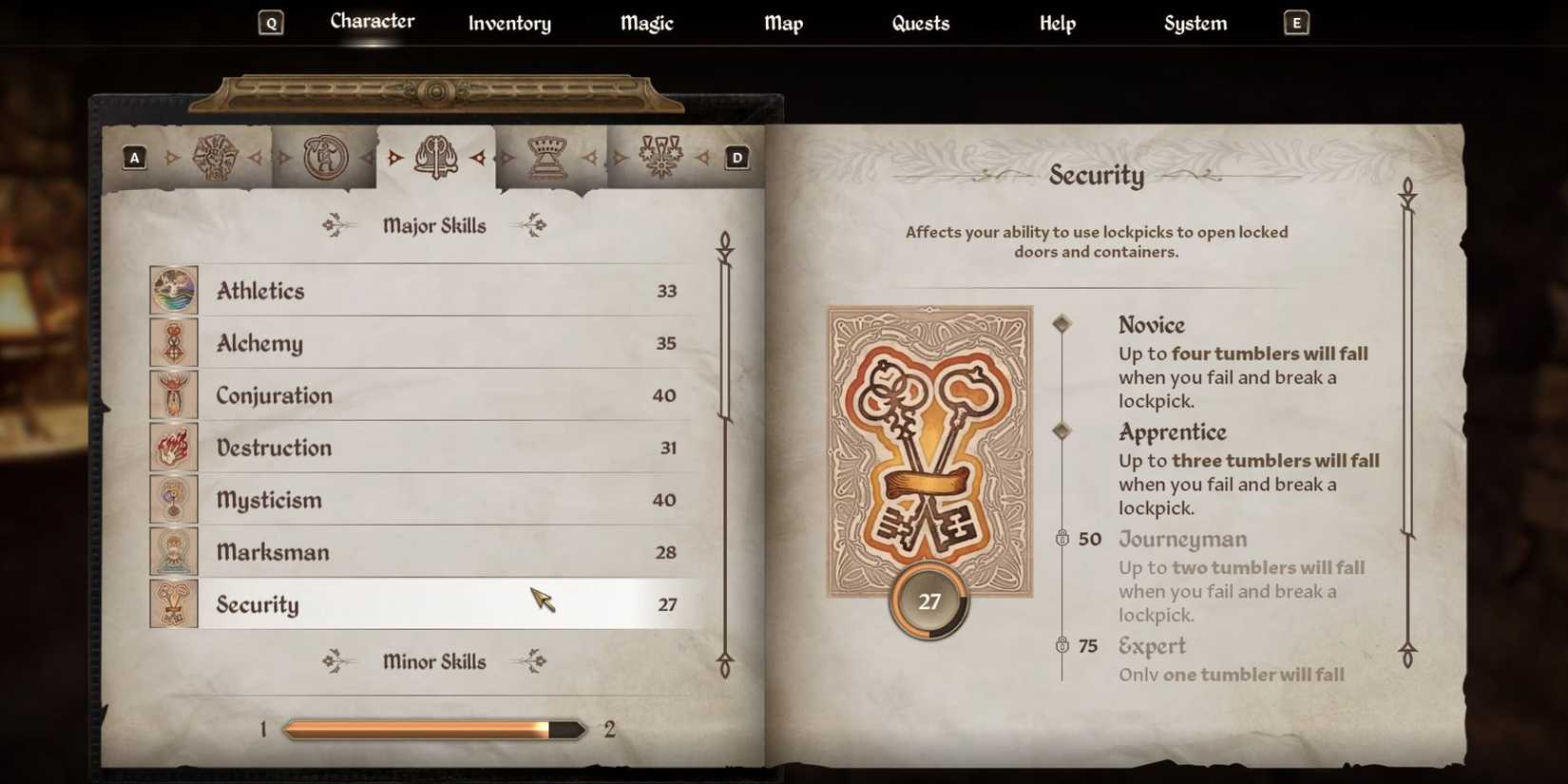Click the Security crossed-keys card artwork

tap(928, 447)
